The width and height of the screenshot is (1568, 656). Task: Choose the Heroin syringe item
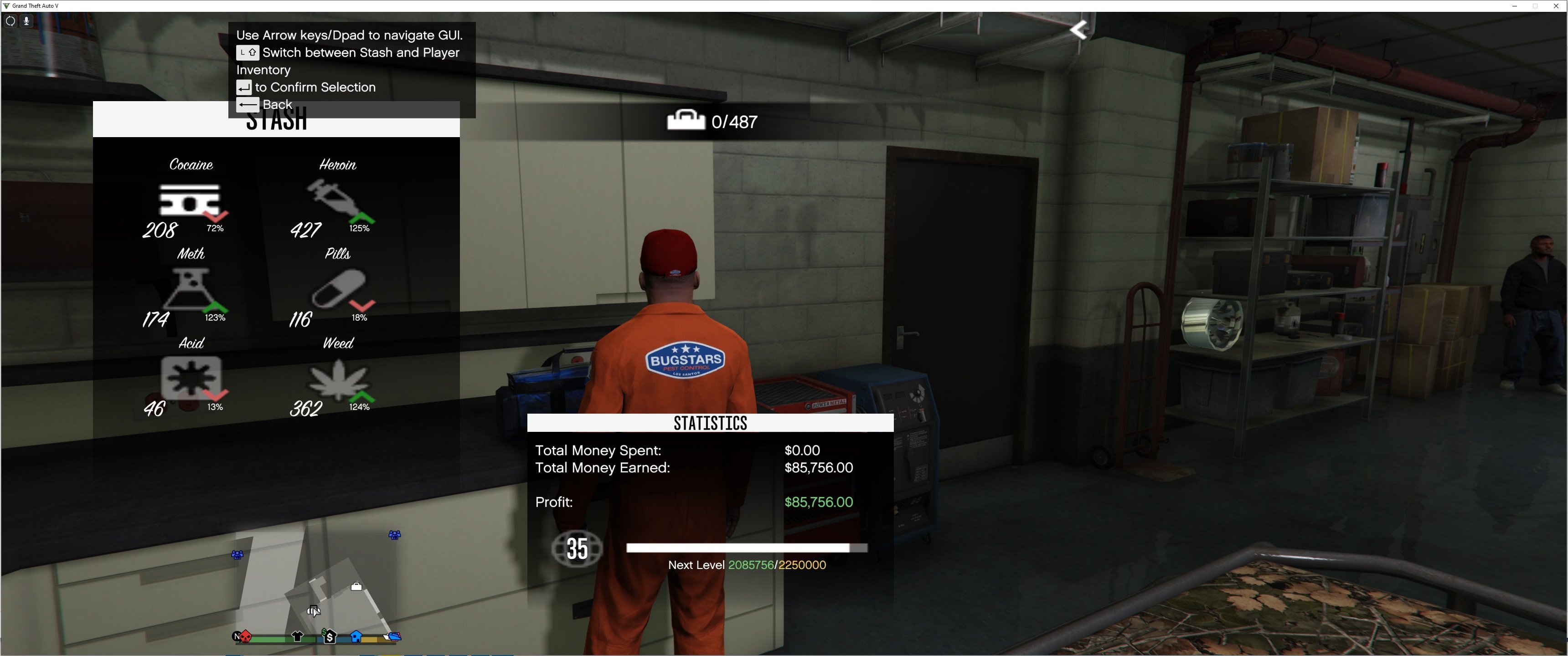[336, 200]
